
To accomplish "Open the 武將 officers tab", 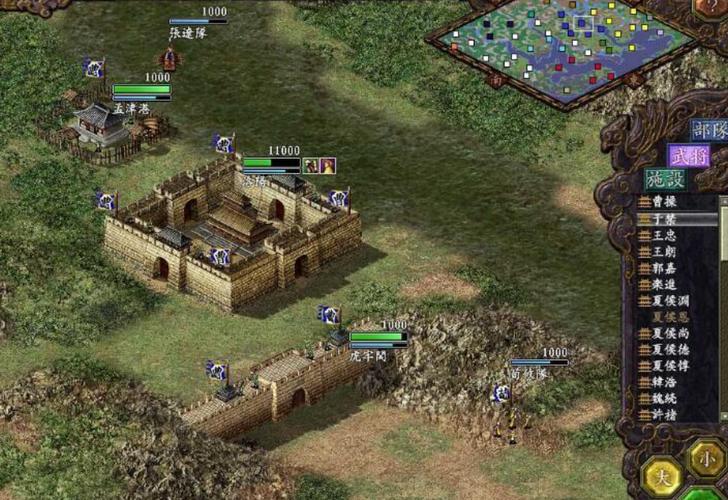I will pyautogui.click(x=690, y=156).
